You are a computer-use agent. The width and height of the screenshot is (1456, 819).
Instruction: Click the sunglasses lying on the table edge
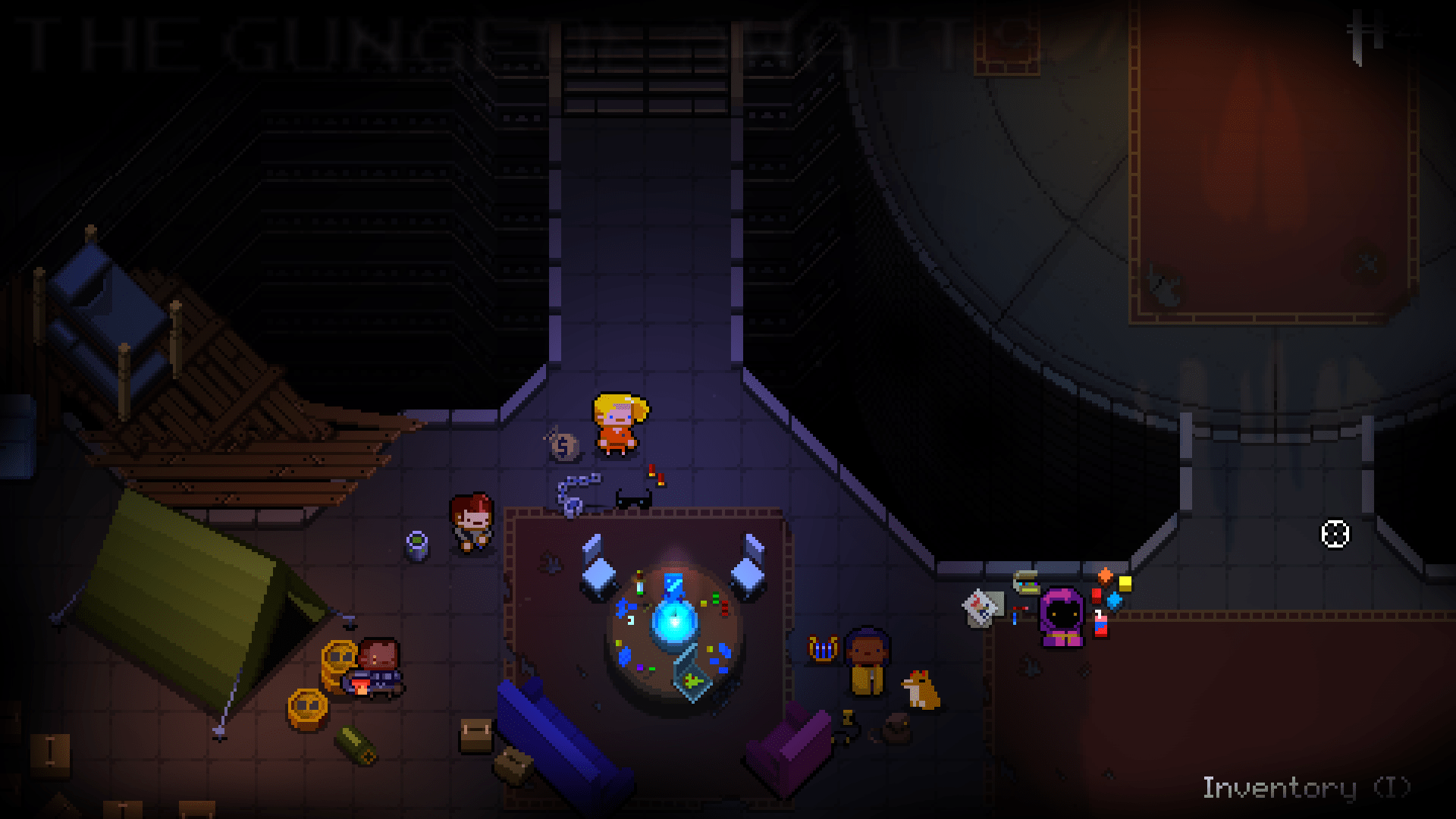(x=633, y=499)
